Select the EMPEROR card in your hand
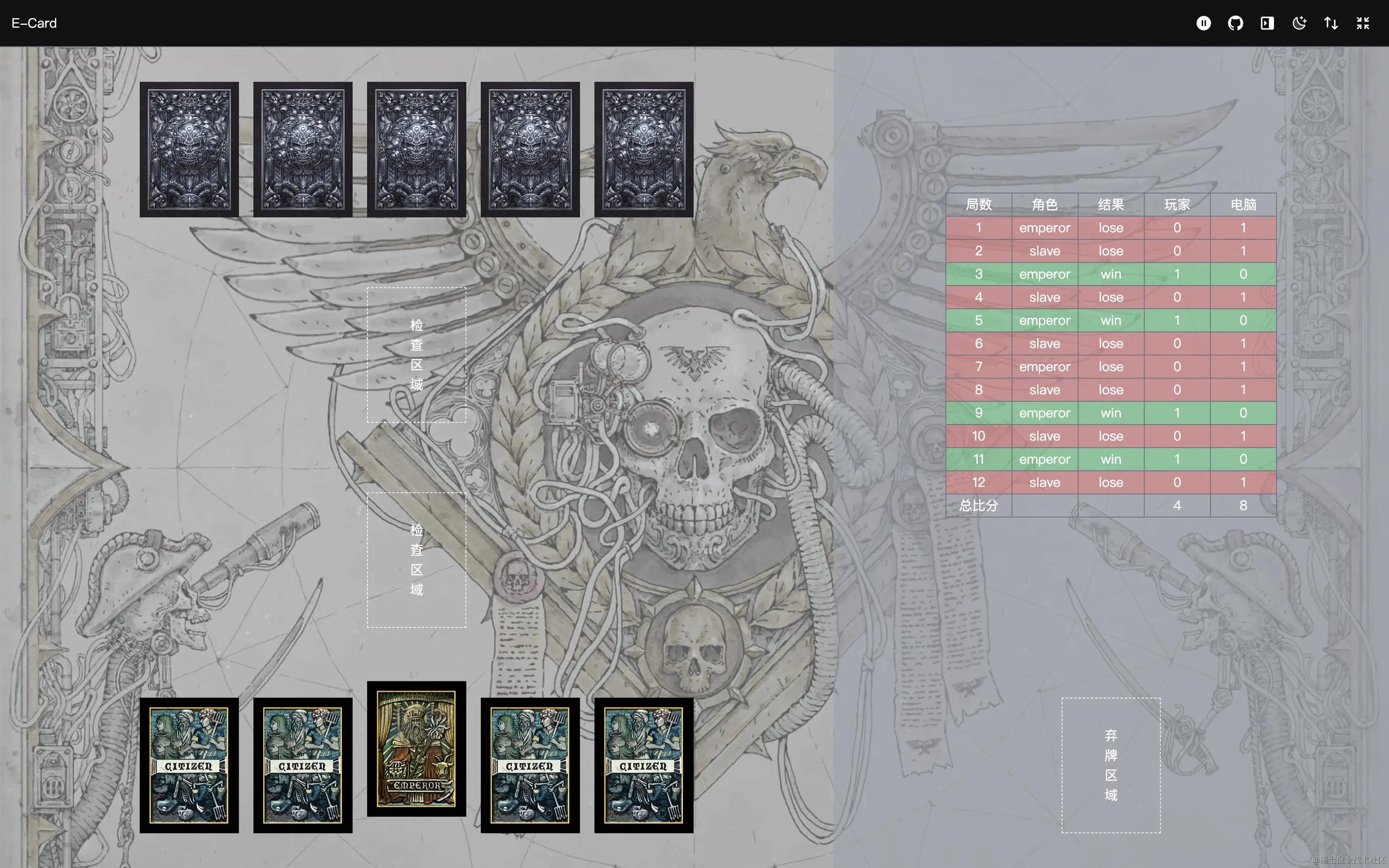The image size is (1389, 868). coord(416,749)
